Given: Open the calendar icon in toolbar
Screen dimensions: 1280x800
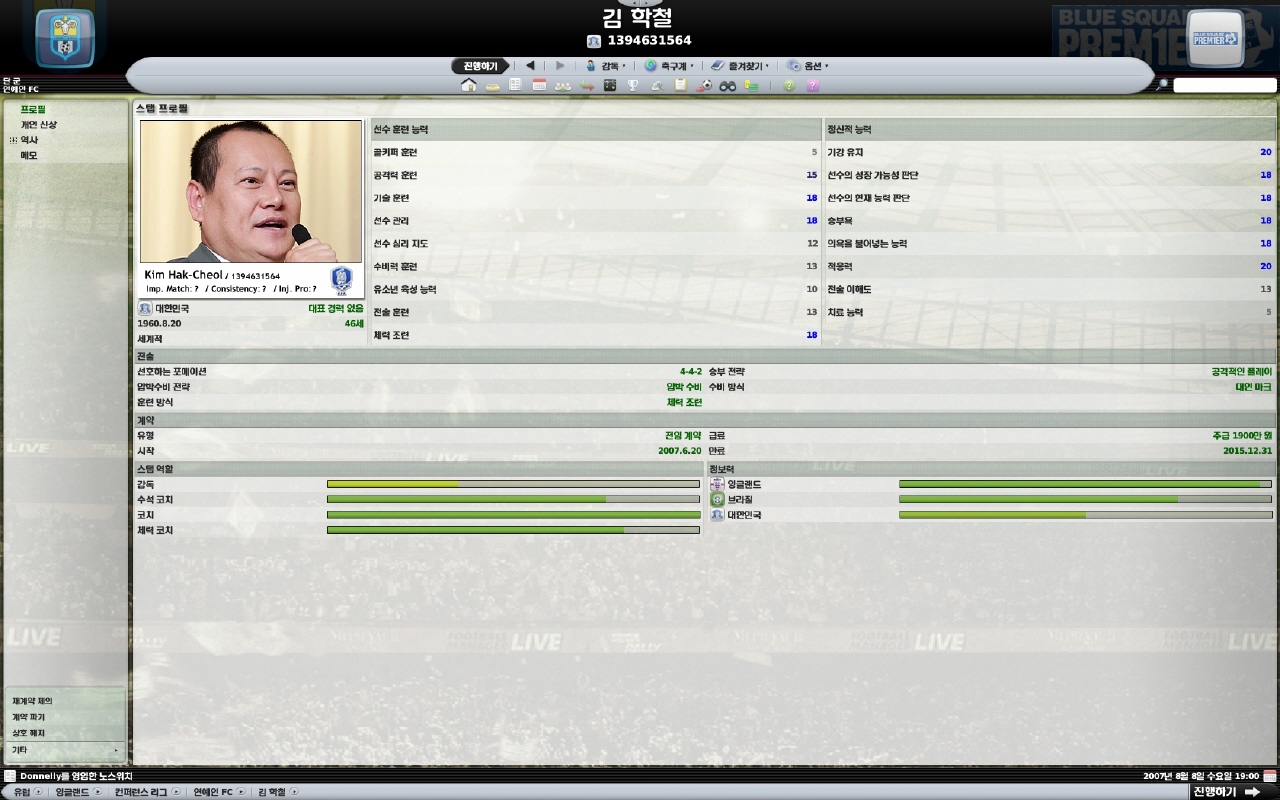Looking at the screenshot, I should pyautogui.click(x=539, y=86).
